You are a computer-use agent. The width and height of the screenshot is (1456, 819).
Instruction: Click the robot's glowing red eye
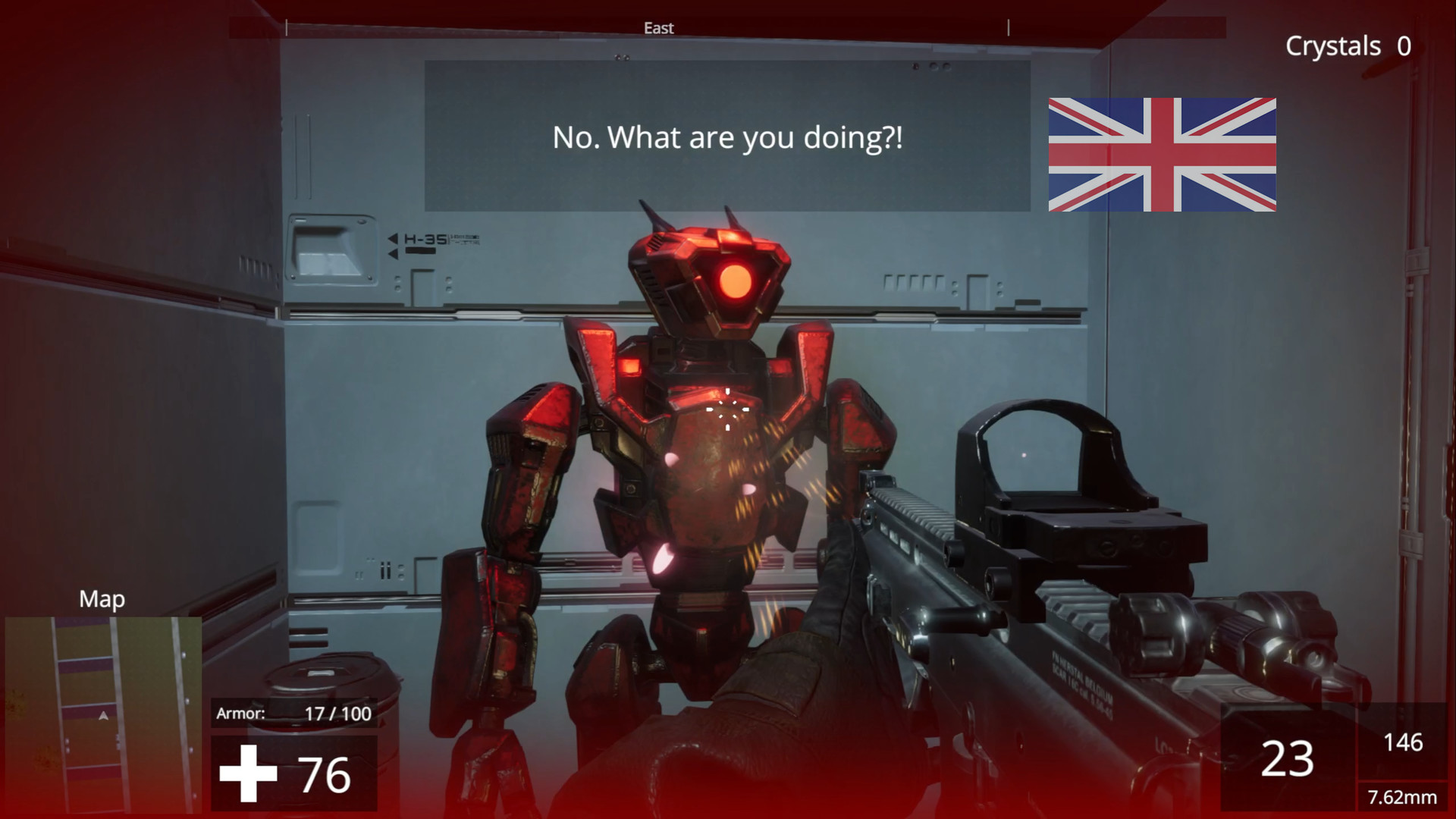[736, 282]
